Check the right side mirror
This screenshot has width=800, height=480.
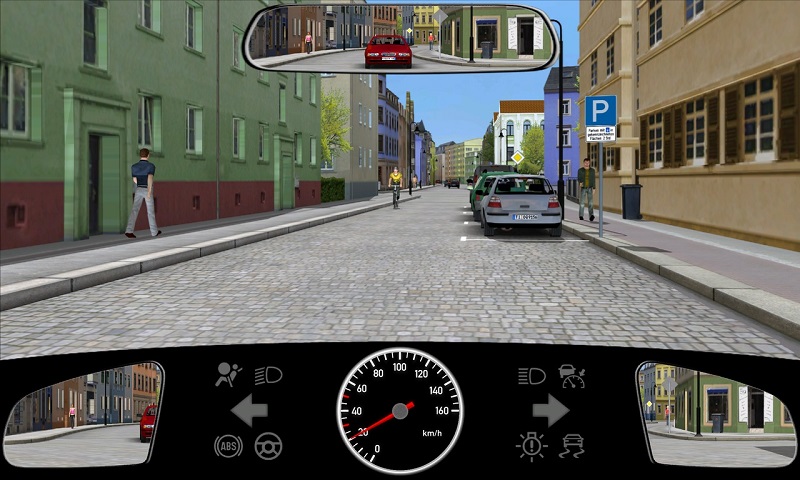(716, 414)
